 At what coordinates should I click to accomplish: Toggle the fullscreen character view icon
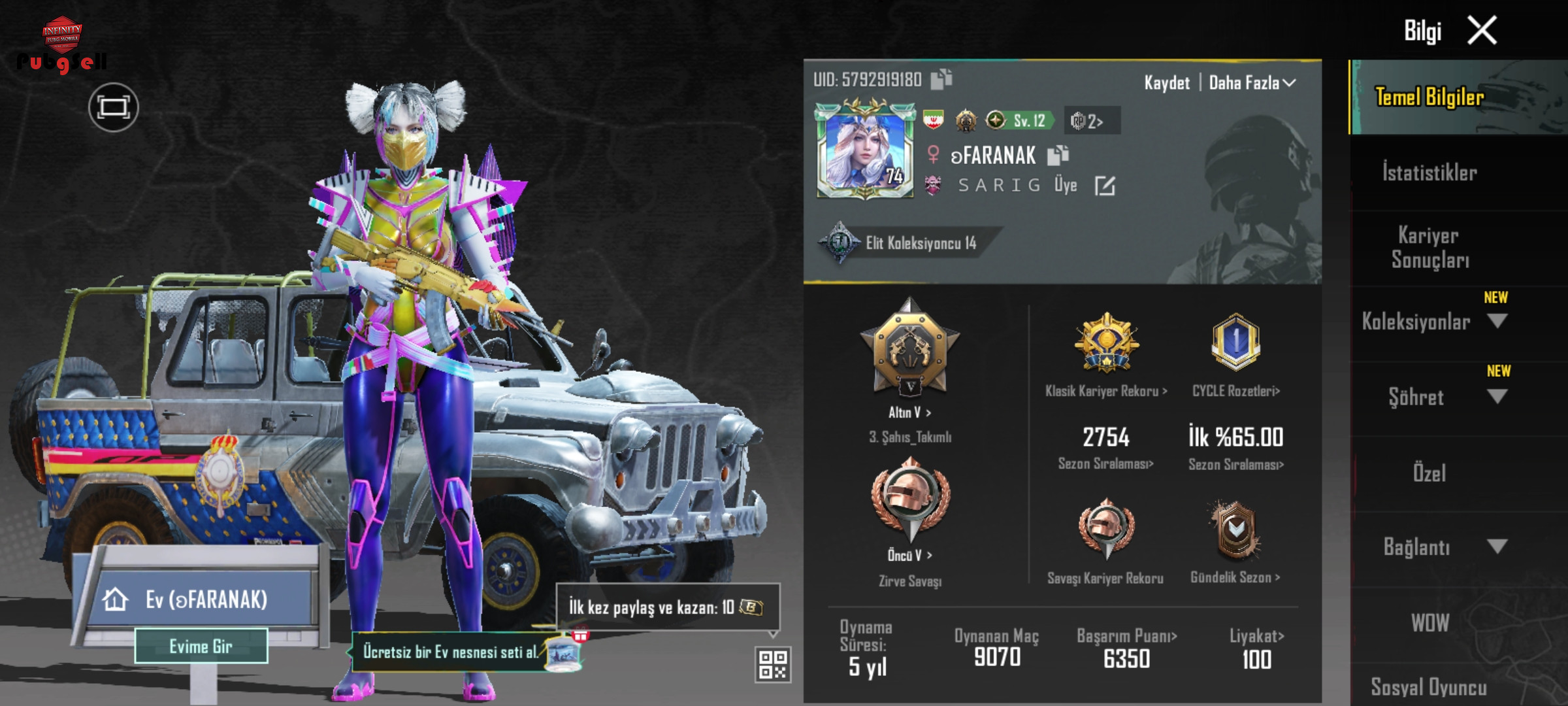click(x=114, y=107)
